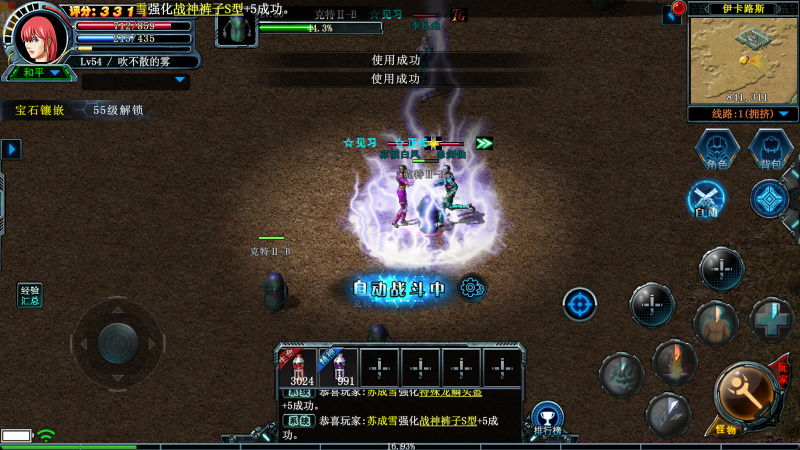Open the 排行榜 ranking board

pyautogui.click(x=545, y=419)
